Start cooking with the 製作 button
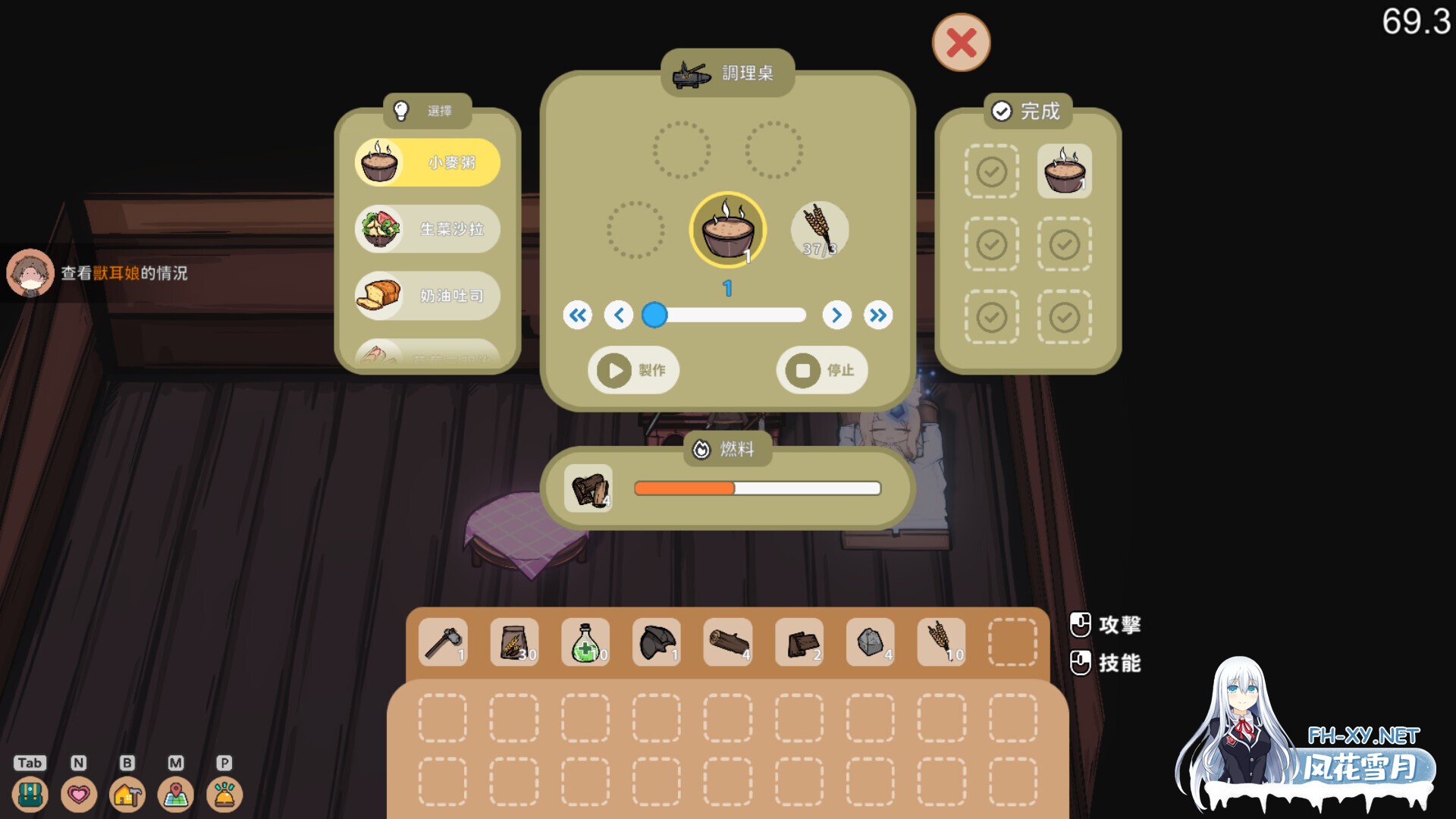Screen dimensions: 1456x819 (633, 370)
